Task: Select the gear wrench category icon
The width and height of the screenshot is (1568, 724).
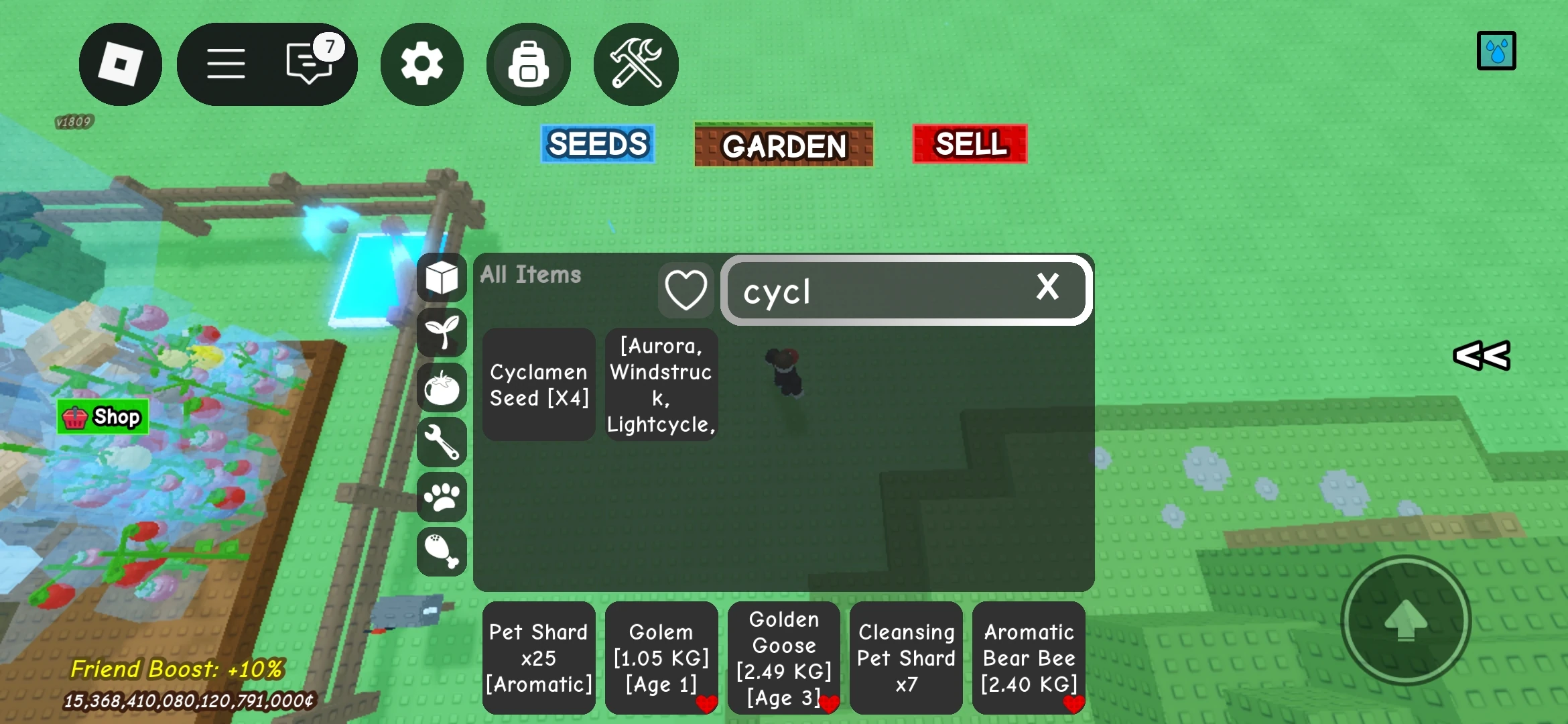Action: (441, 442)
